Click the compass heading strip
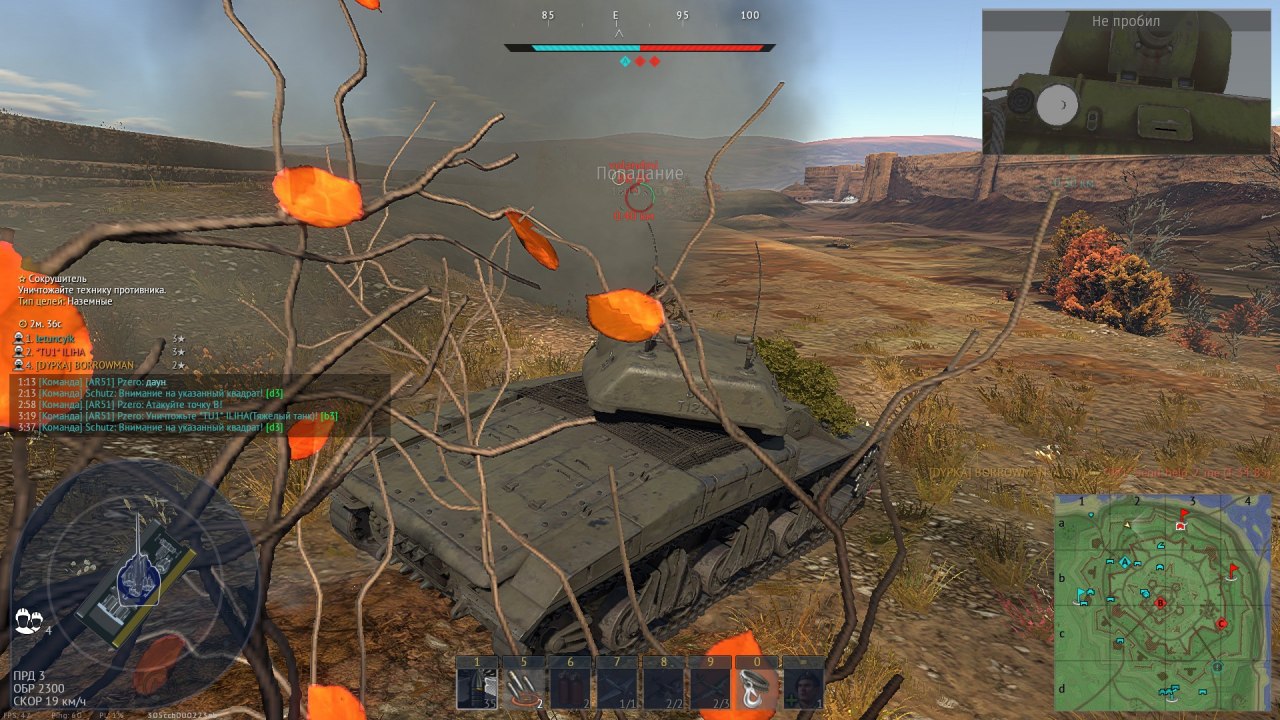This screenshot has height=720, width=1280. 640,16
